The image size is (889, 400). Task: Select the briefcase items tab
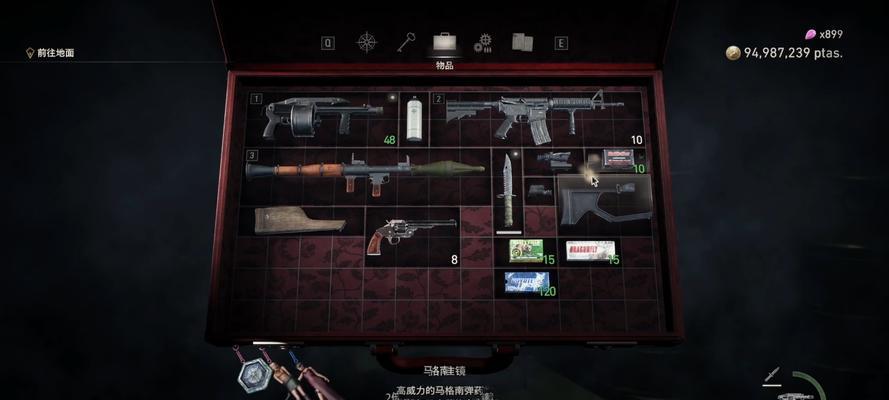pyautogui.click(x=445, y=43)
